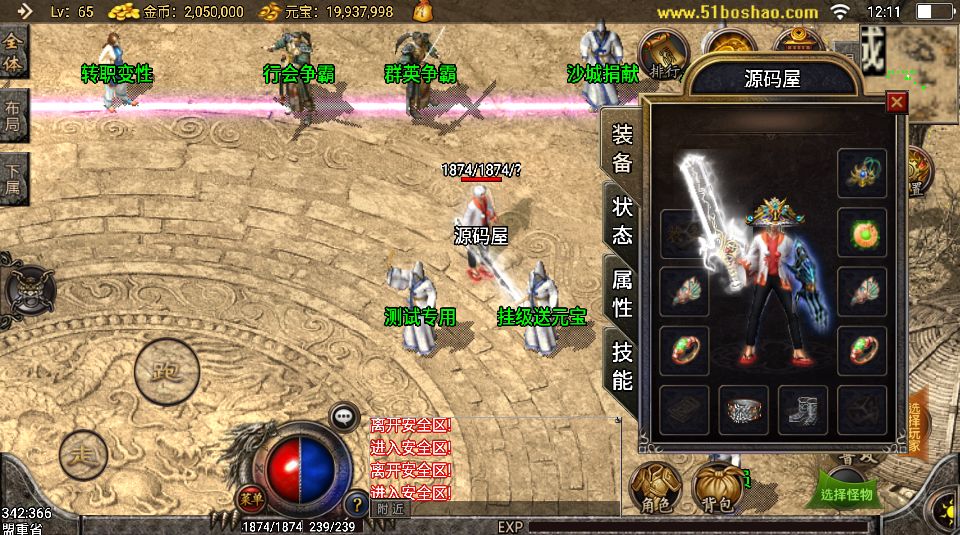Open the 排行 ranking scroll icon
The height and width of the screenshot is (535, 960).
coord(660,56)
